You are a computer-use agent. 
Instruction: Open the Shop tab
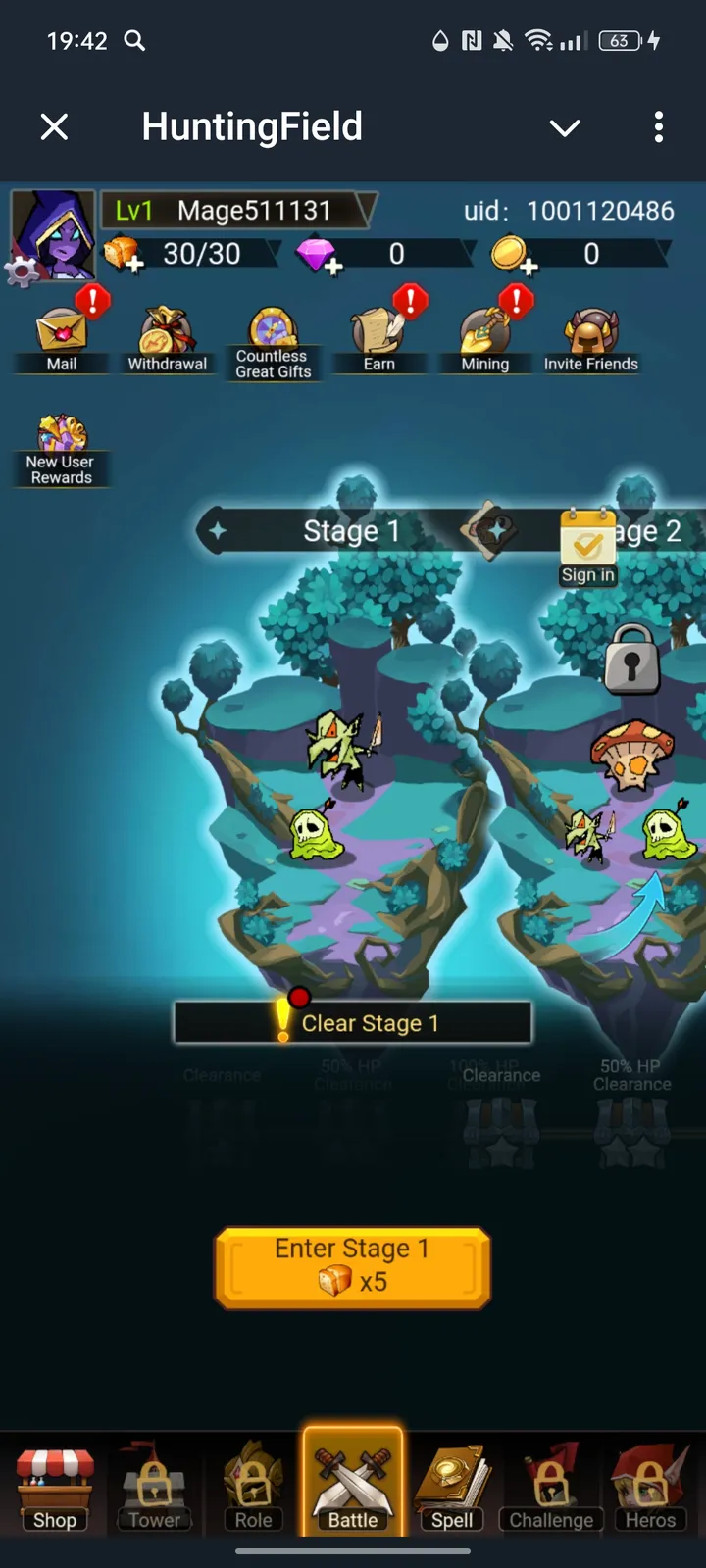pos(55,1485)
